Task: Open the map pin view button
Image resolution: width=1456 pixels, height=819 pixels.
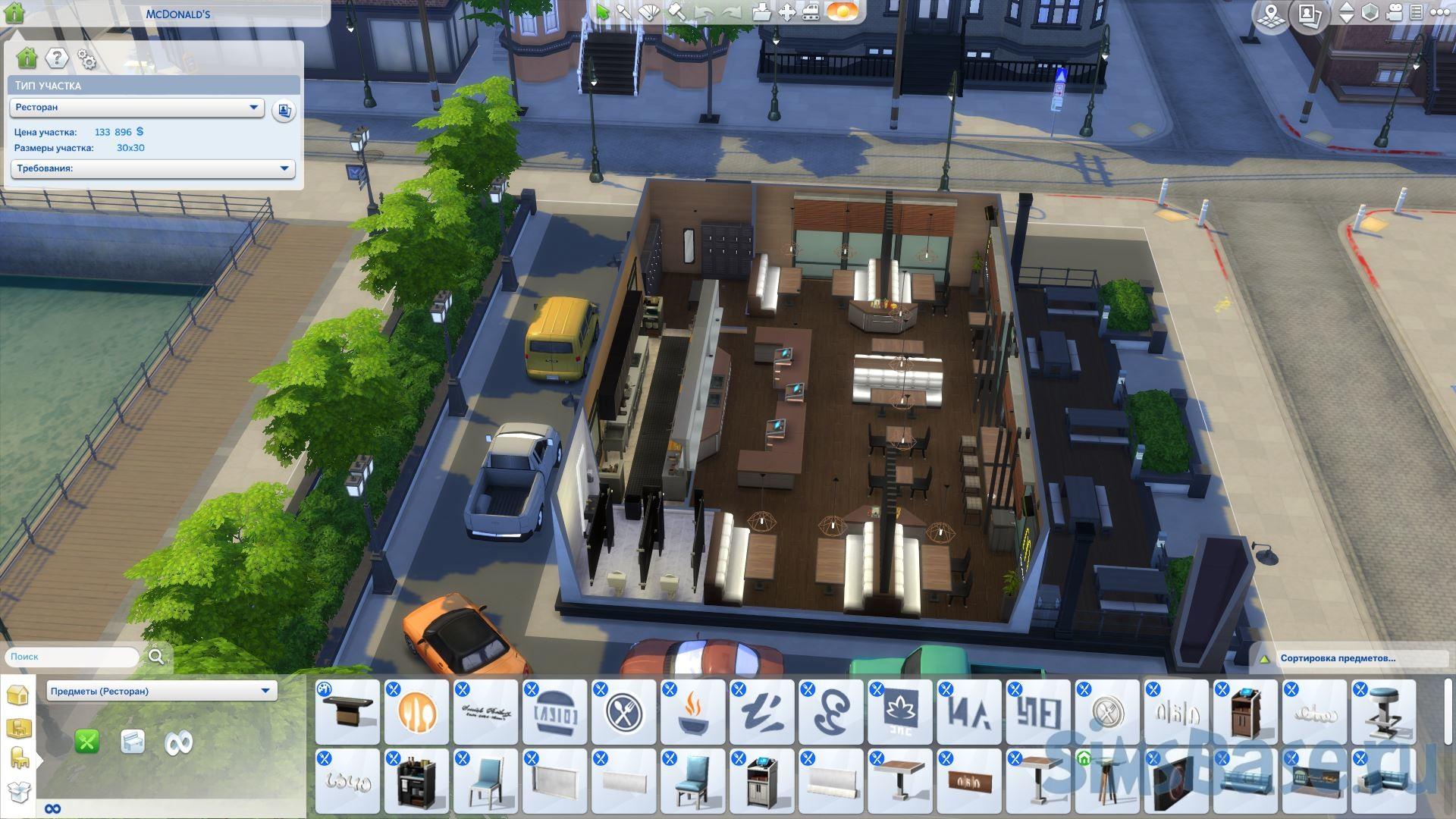Action: click(1271, 14)
